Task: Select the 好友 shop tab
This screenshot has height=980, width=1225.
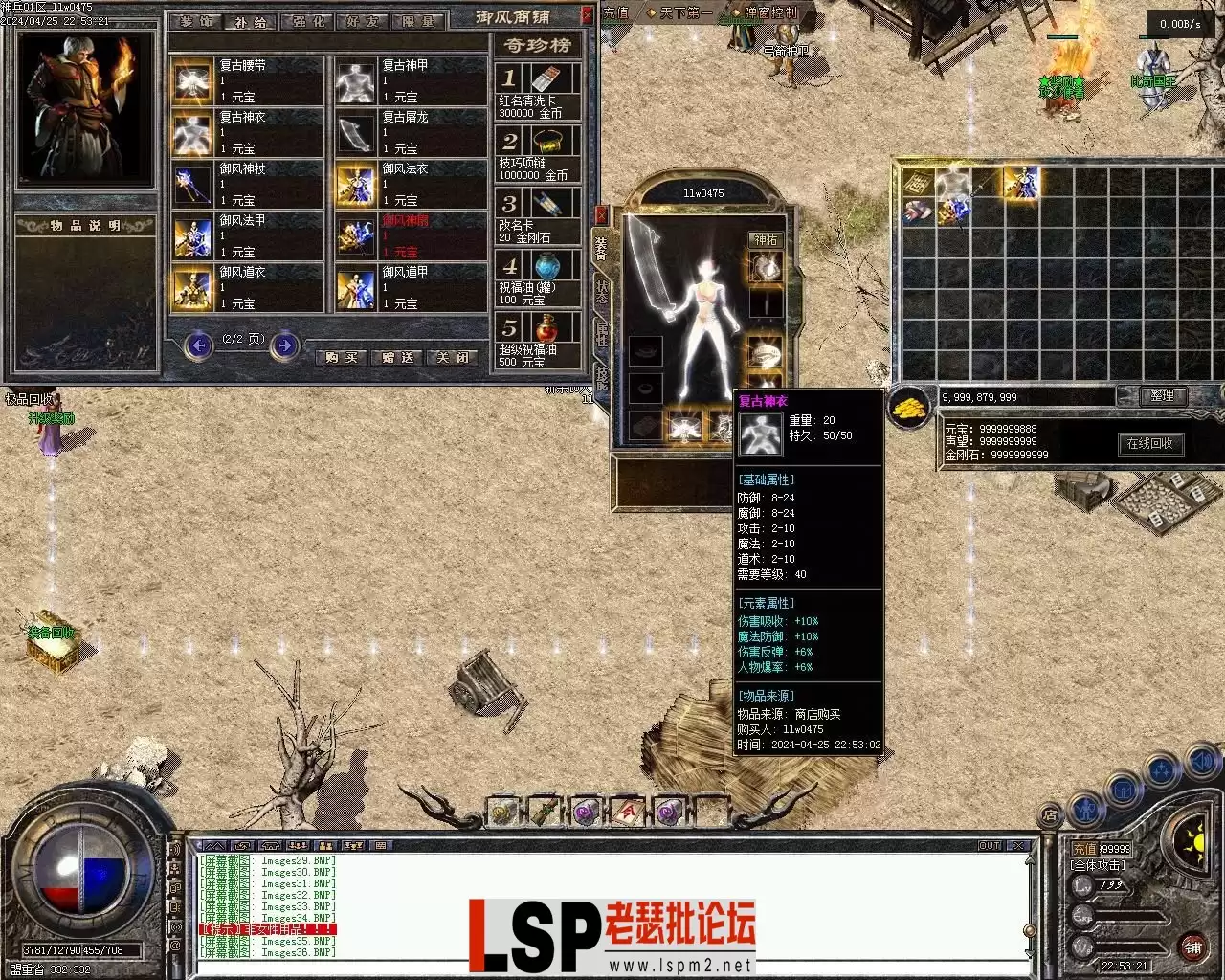Action: click(x=363, y=21)
